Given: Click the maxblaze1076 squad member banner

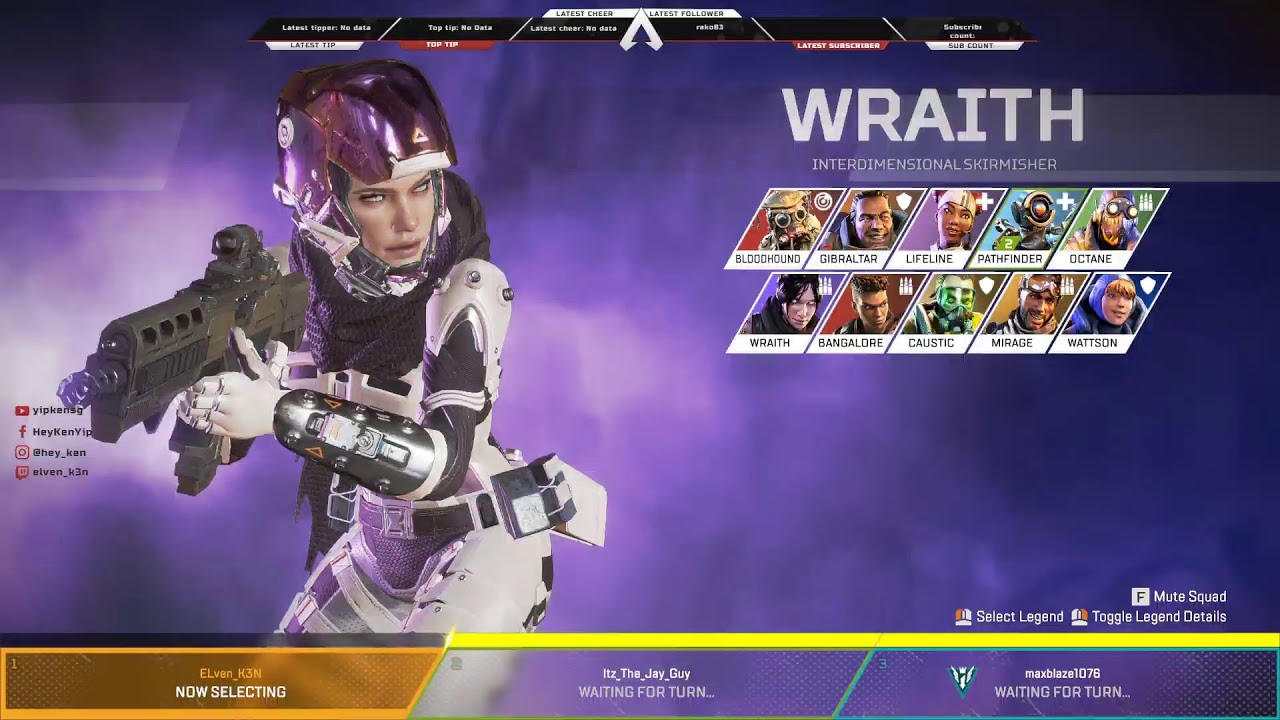Looking at the screenshot, I should pos(1060,683).
